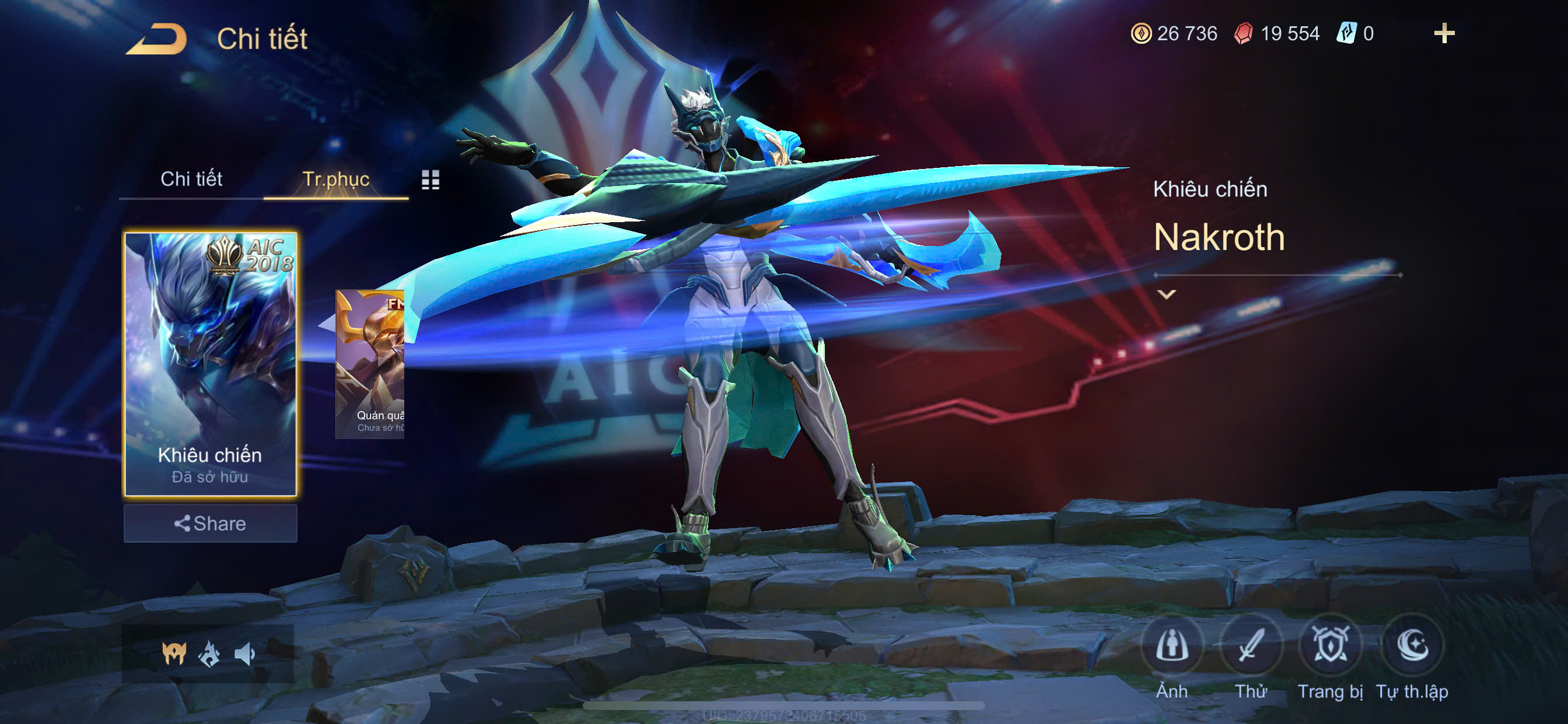This screenshot has width=1568, height=724.
Task: Click the horned mask icon
Action: [174, 654]
